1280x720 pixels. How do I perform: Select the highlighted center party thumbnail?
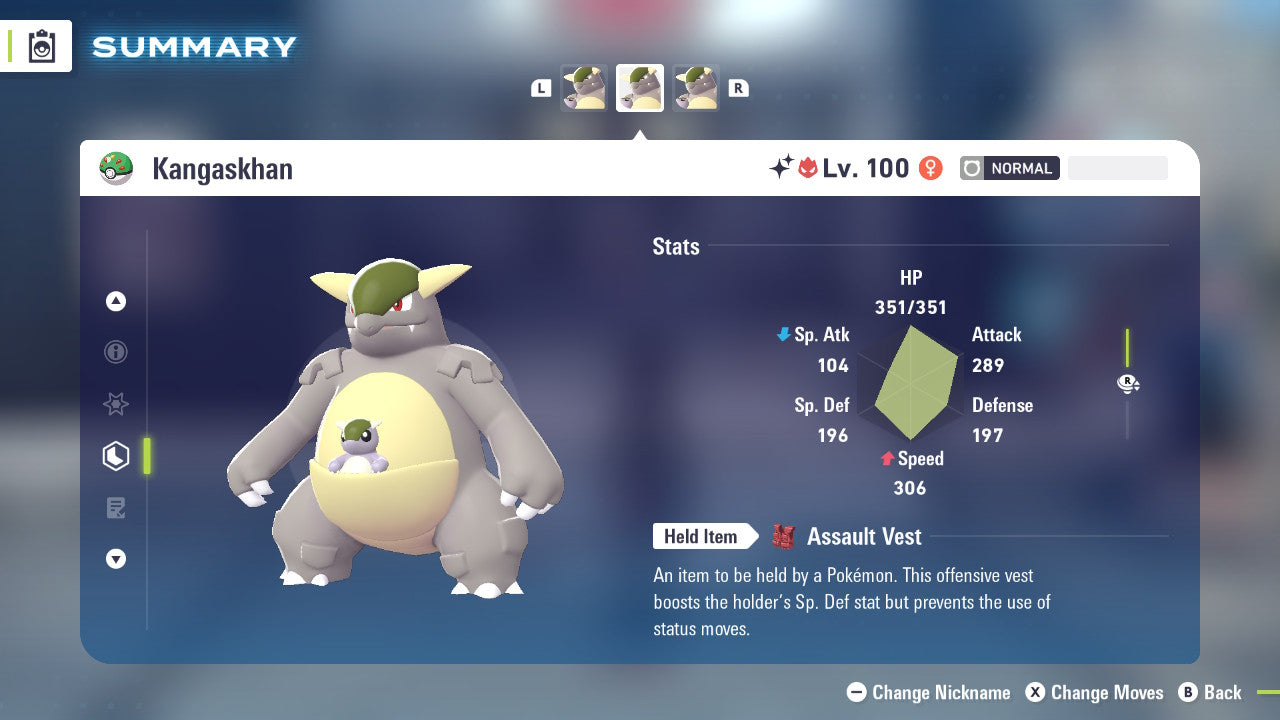point(639,87)
